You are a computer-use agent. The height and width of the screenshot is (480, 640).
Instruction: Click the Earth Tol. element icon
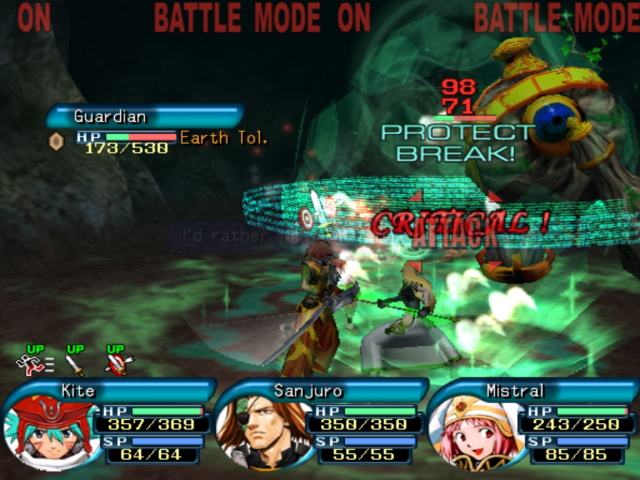pyautogui.click(x=56, y=141)
